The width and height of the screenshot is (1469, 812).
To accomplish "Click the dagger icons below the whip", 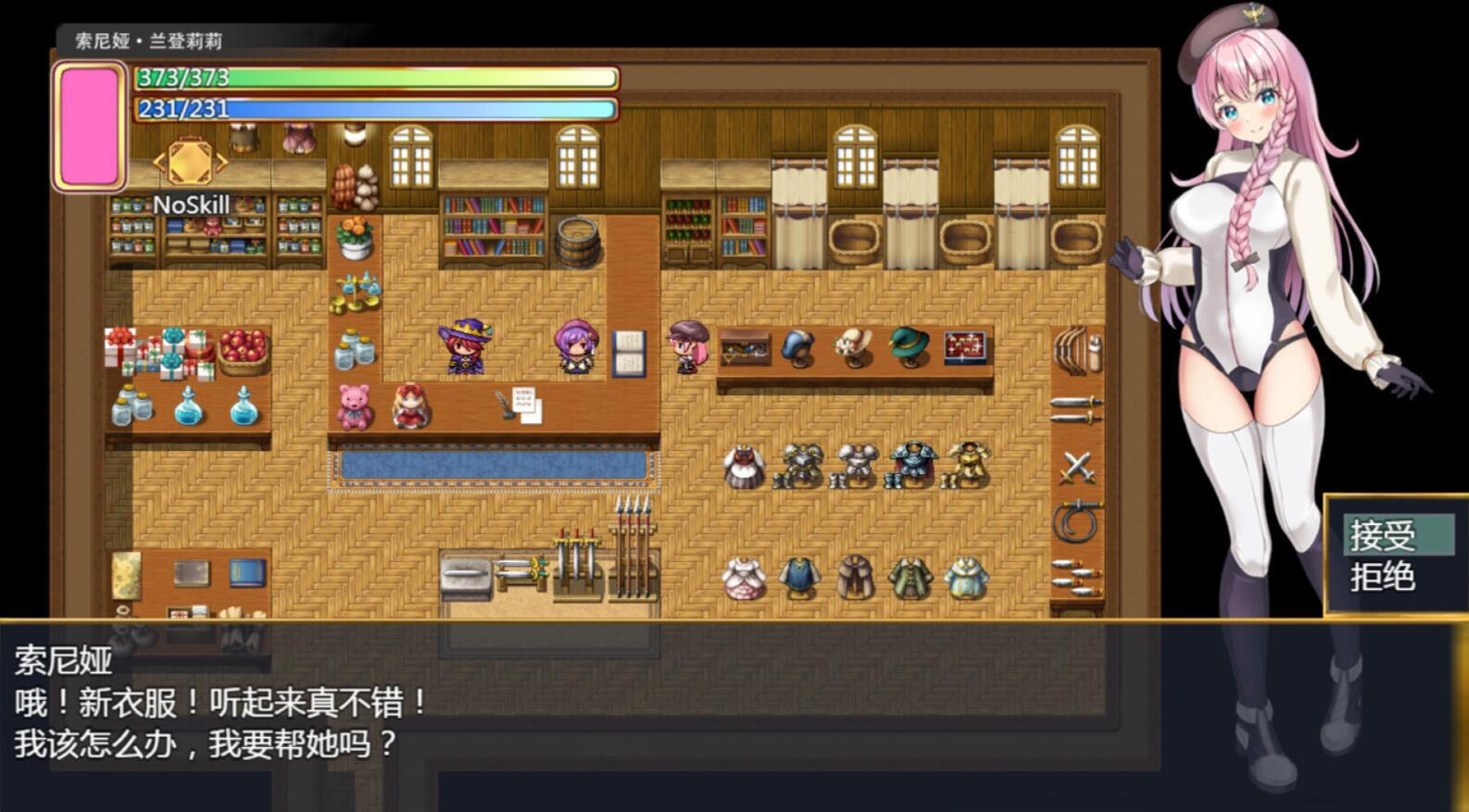I will click(x=1074, y=574).
